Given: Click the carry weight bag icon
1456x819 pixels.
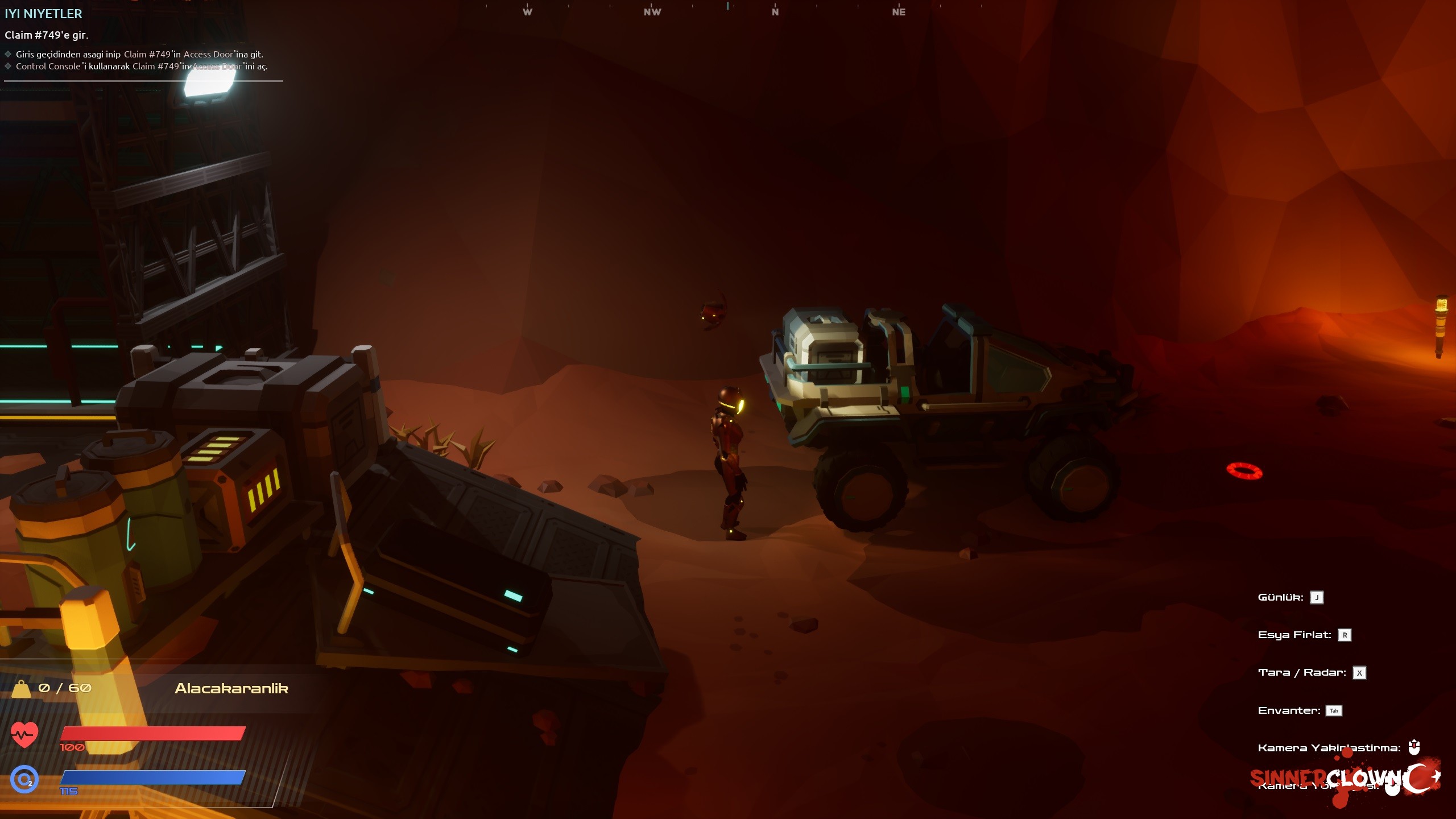Looking at the screenshot, I should click(21, 688).
